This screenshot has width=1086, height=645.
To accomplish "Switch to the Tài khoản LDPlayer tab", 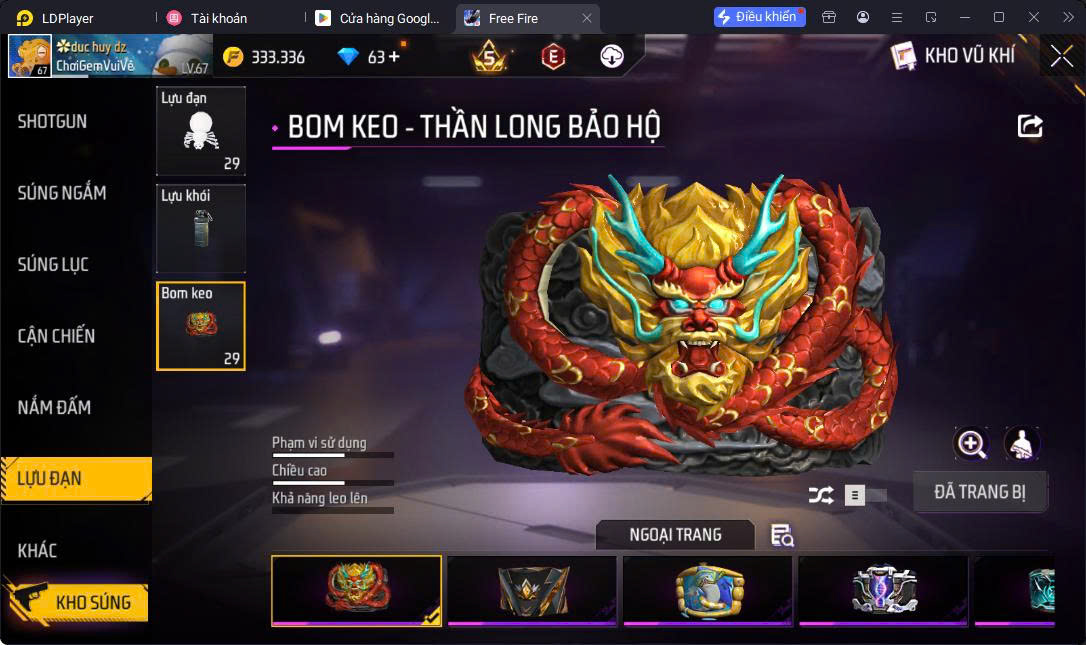I will point(219,18).
